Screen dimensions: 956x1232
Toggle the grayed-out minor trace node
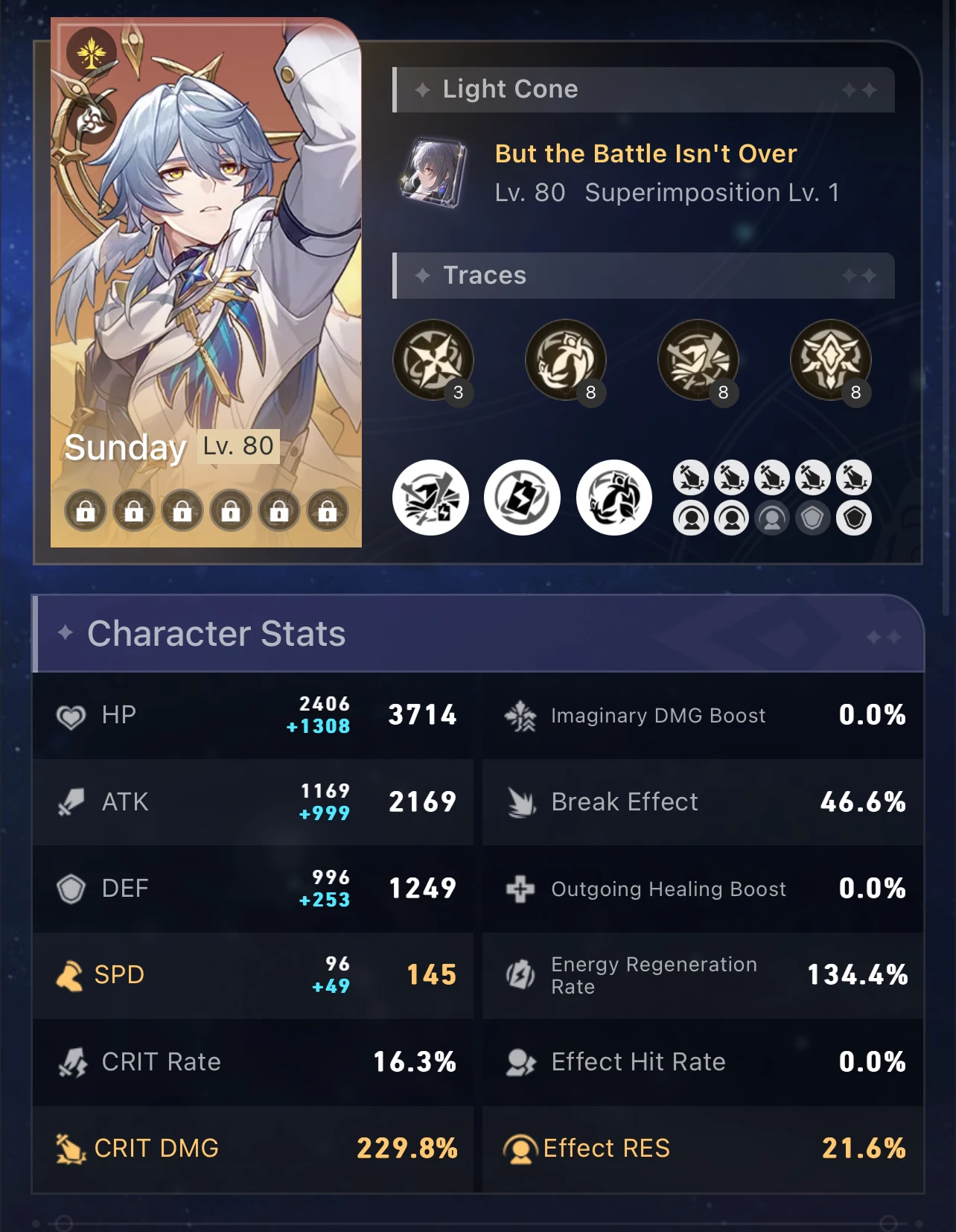click(773, 515)
